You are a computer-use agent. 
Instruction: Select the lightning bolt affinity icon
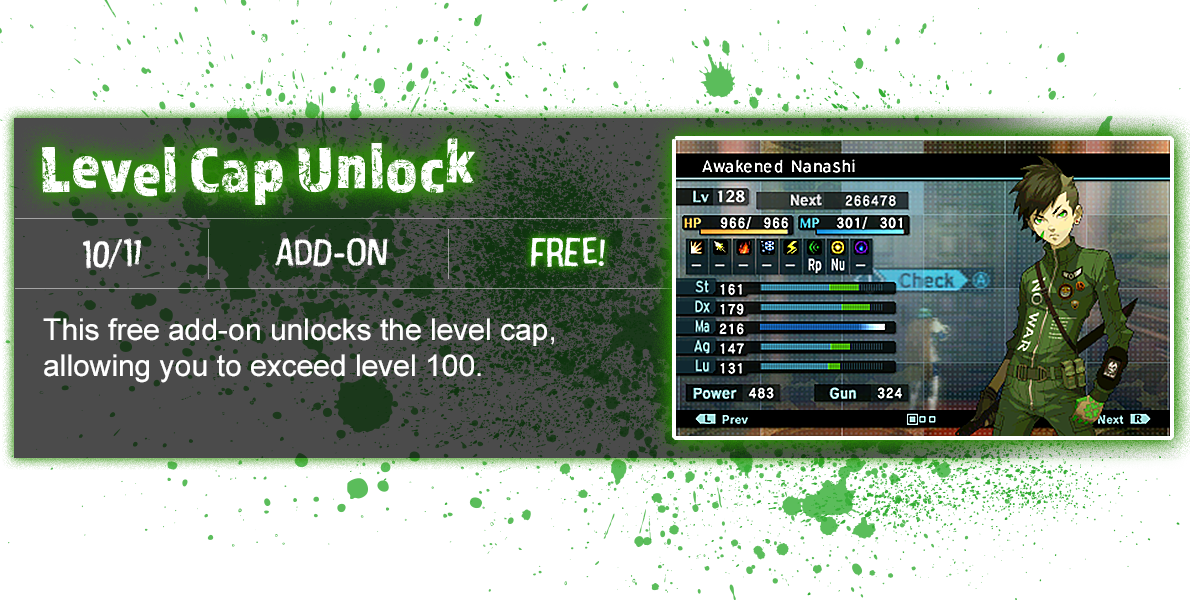790,247
